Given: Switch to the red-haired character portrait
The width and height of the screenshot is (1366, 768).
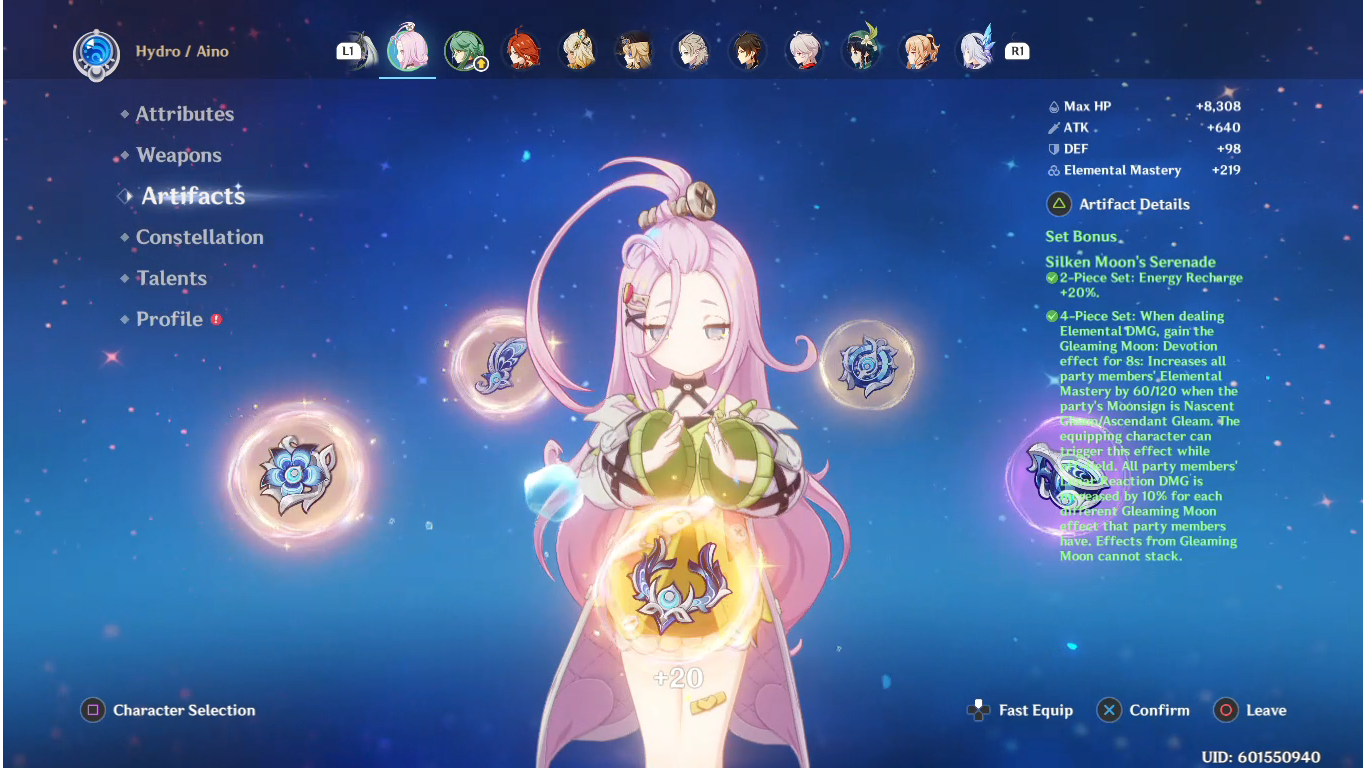Looking at the screenshot, I should click(521, 51).
